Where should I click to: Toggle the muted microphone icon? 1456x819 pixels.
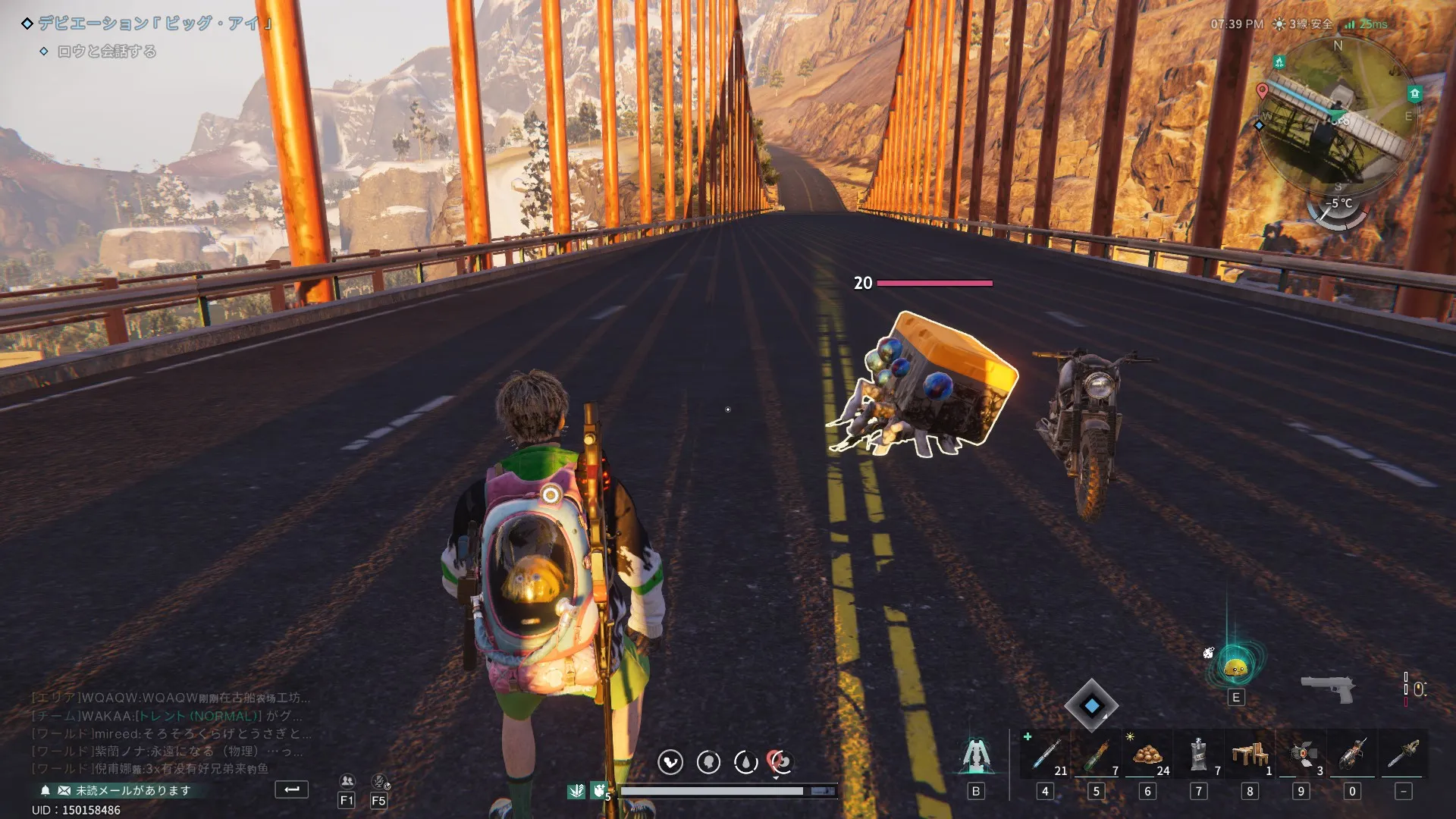[379, 781]
